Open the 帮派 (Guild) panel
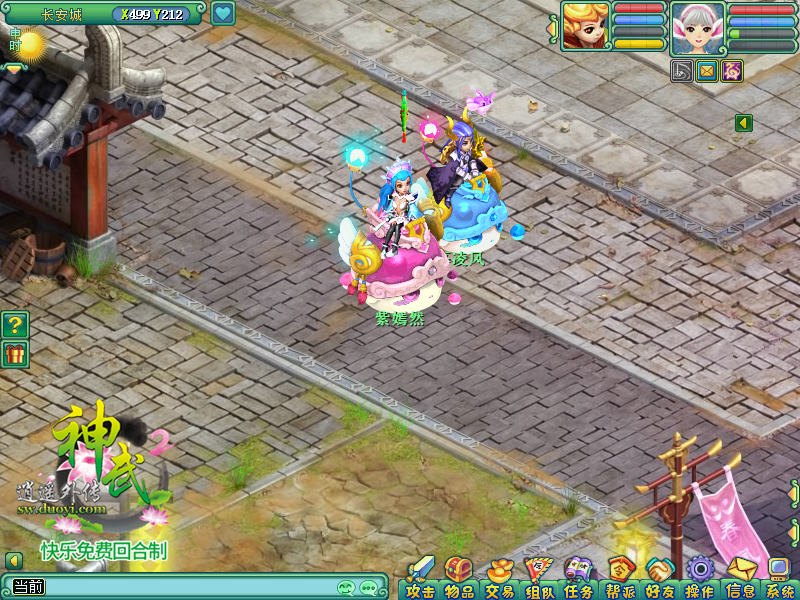 click(x=619, y=580)
